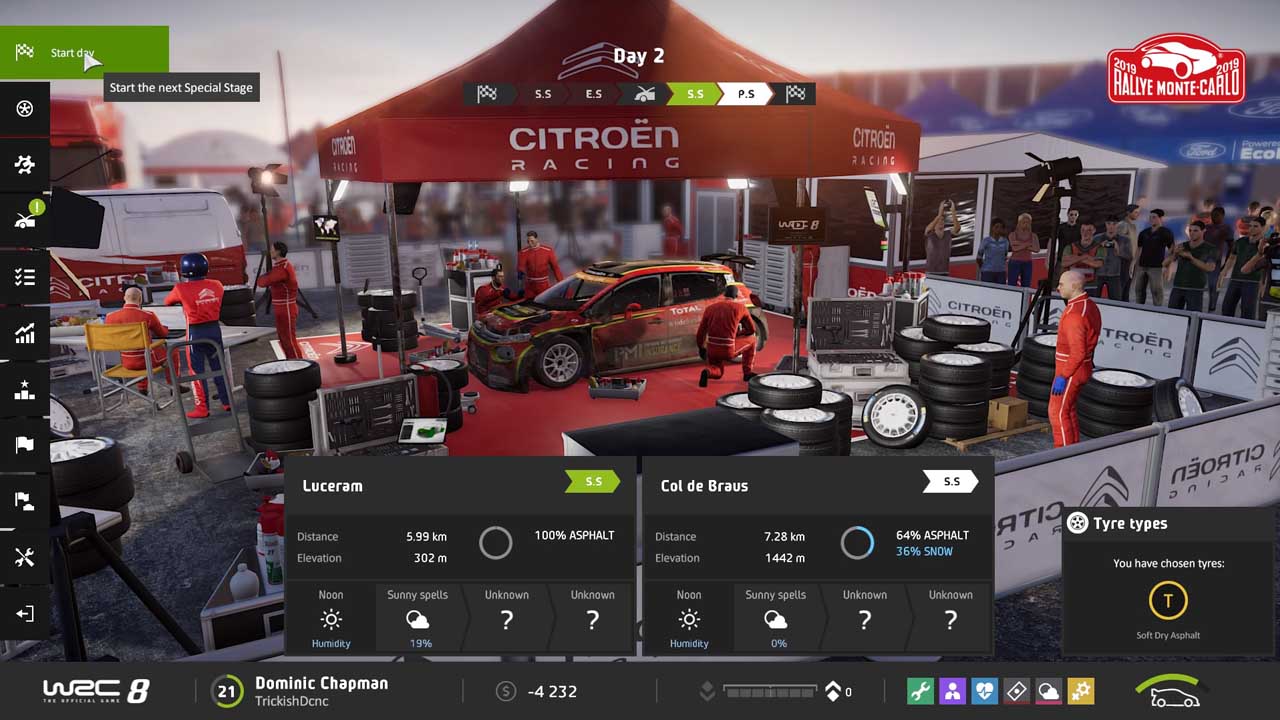The image size is (1280, 720).
Task: Show the rising bar chart statistics icon
Action: 25,333
